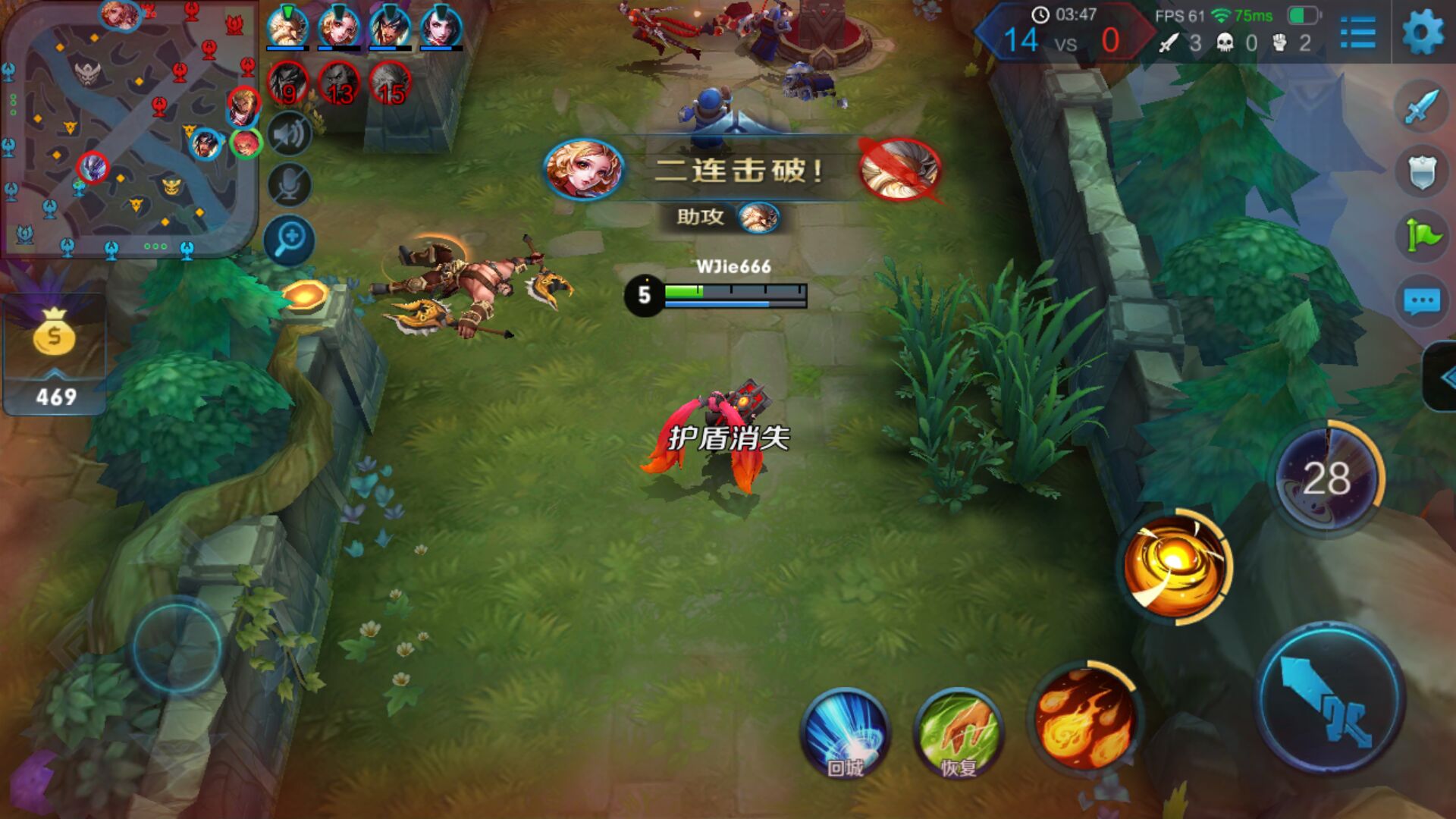
Task: Cast the golden swirl ability
Action: 1174,567
